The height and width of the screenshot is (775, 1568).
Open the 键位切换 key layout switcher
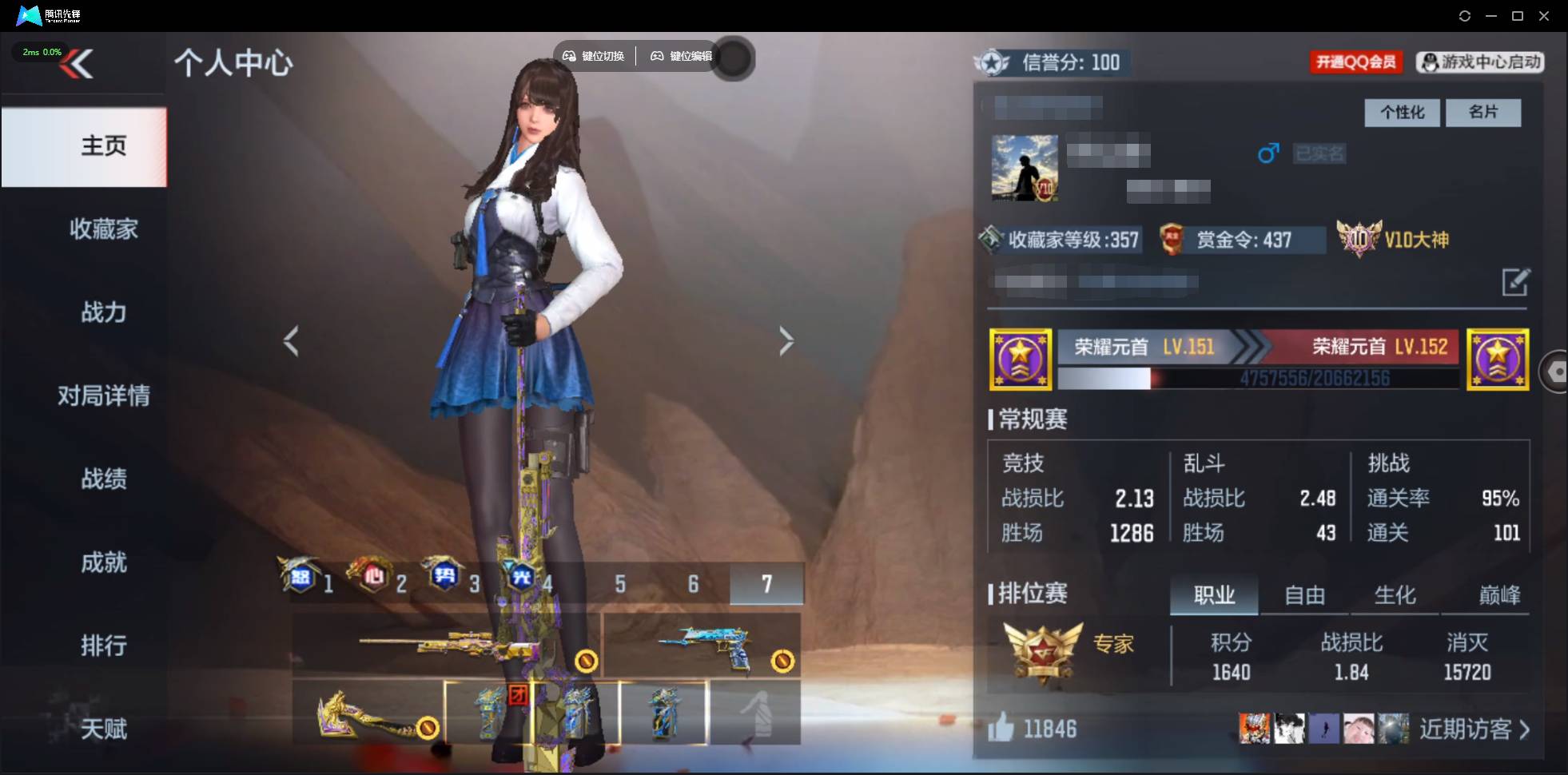point(595,56)
